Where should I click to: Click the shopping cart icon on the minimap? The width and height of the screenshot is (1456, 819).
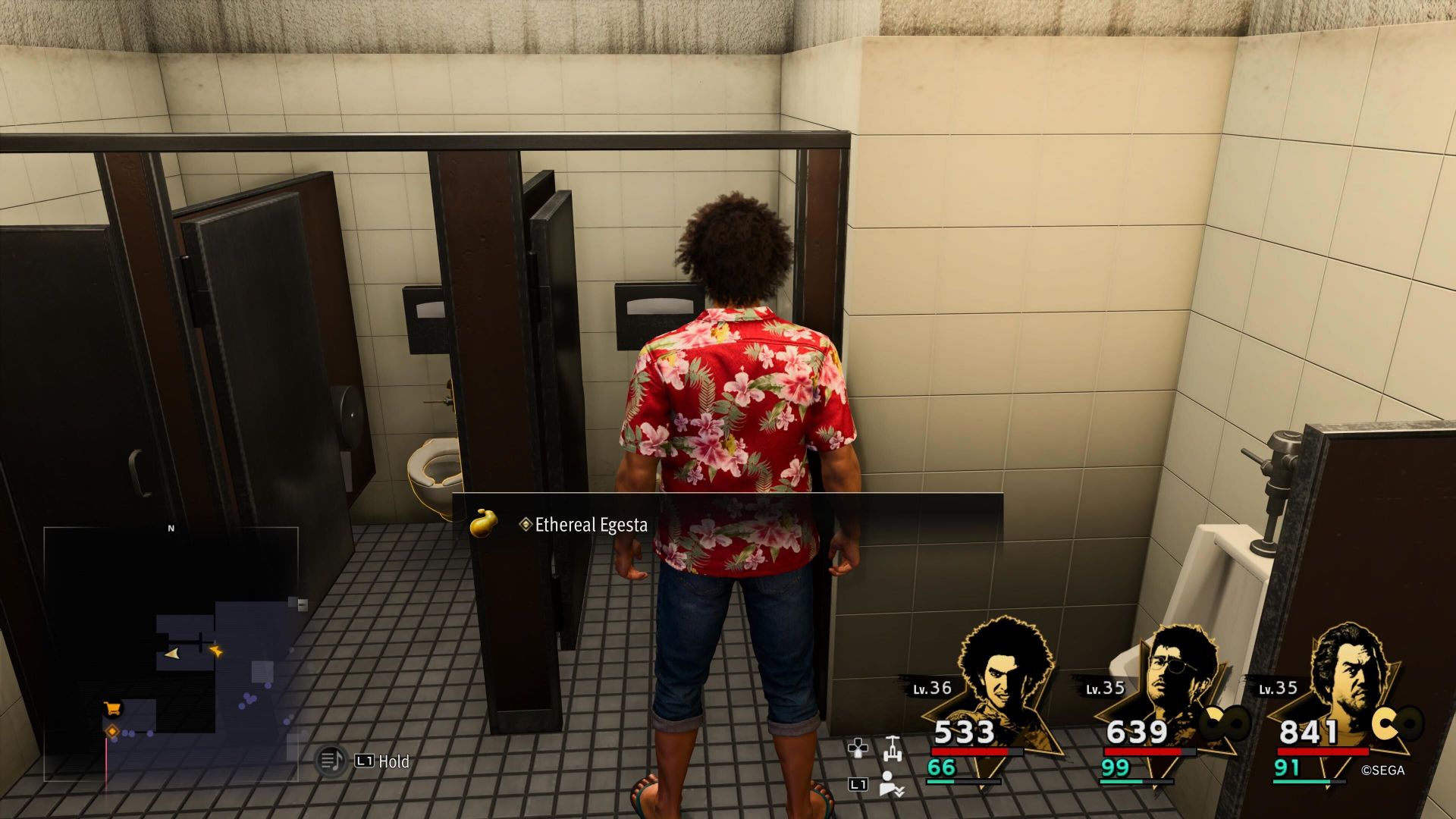(111, 708)
